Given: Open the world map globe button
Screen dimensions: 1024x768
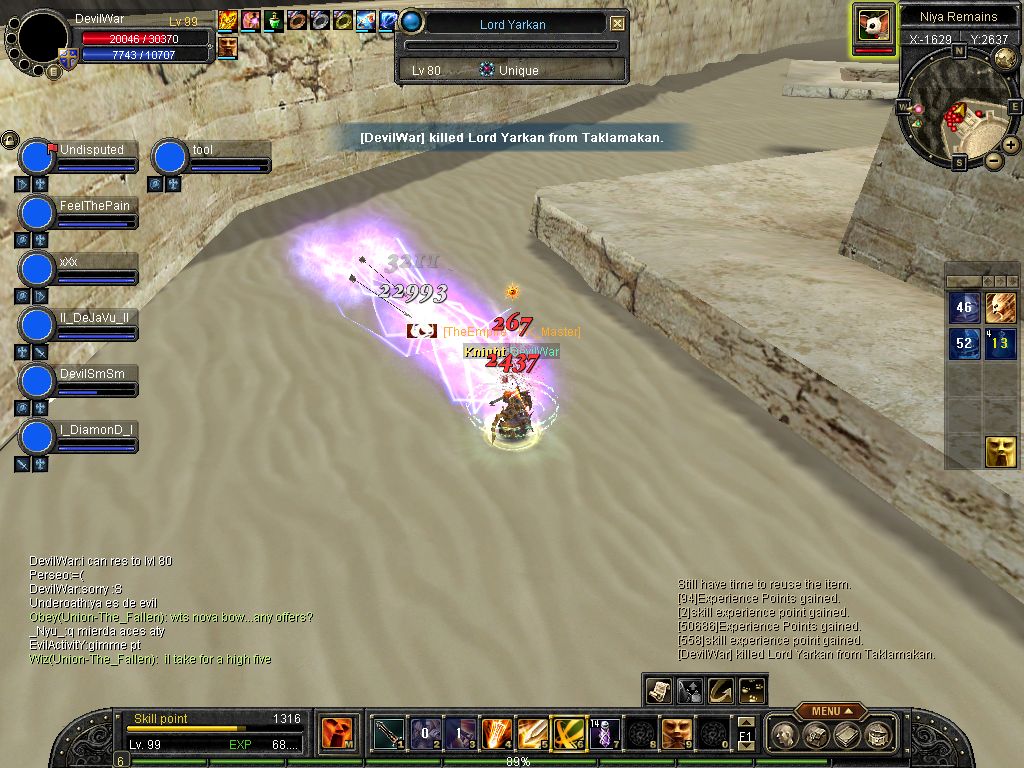Looking at the screenshot, I should pyautogui.click(x=1005, y=58).
